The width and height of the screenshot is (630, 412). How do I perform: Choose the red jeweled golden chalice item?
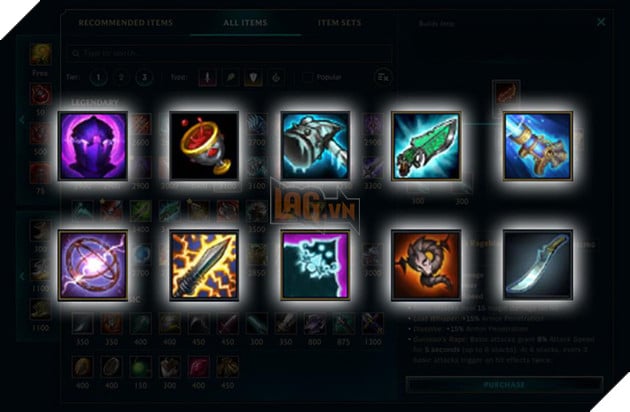204,145
